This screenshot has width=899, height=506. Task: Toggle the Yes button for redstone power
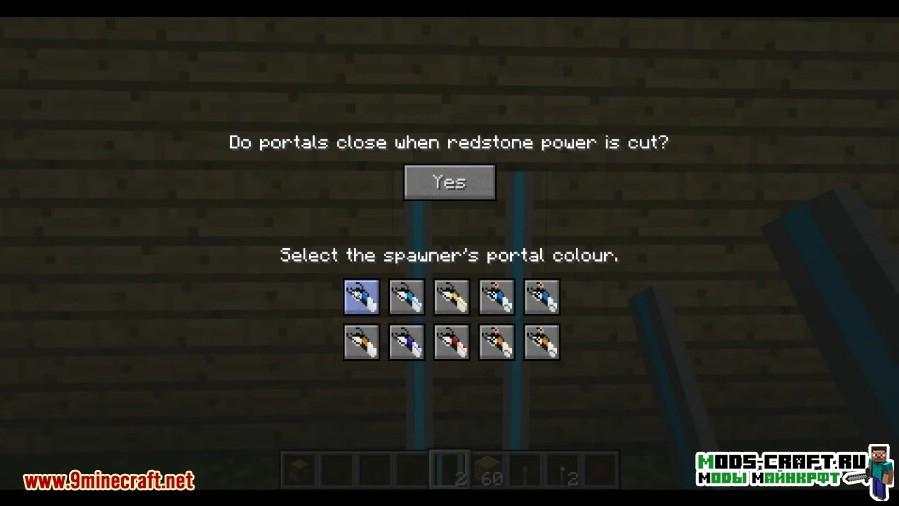tap(450, 182)
